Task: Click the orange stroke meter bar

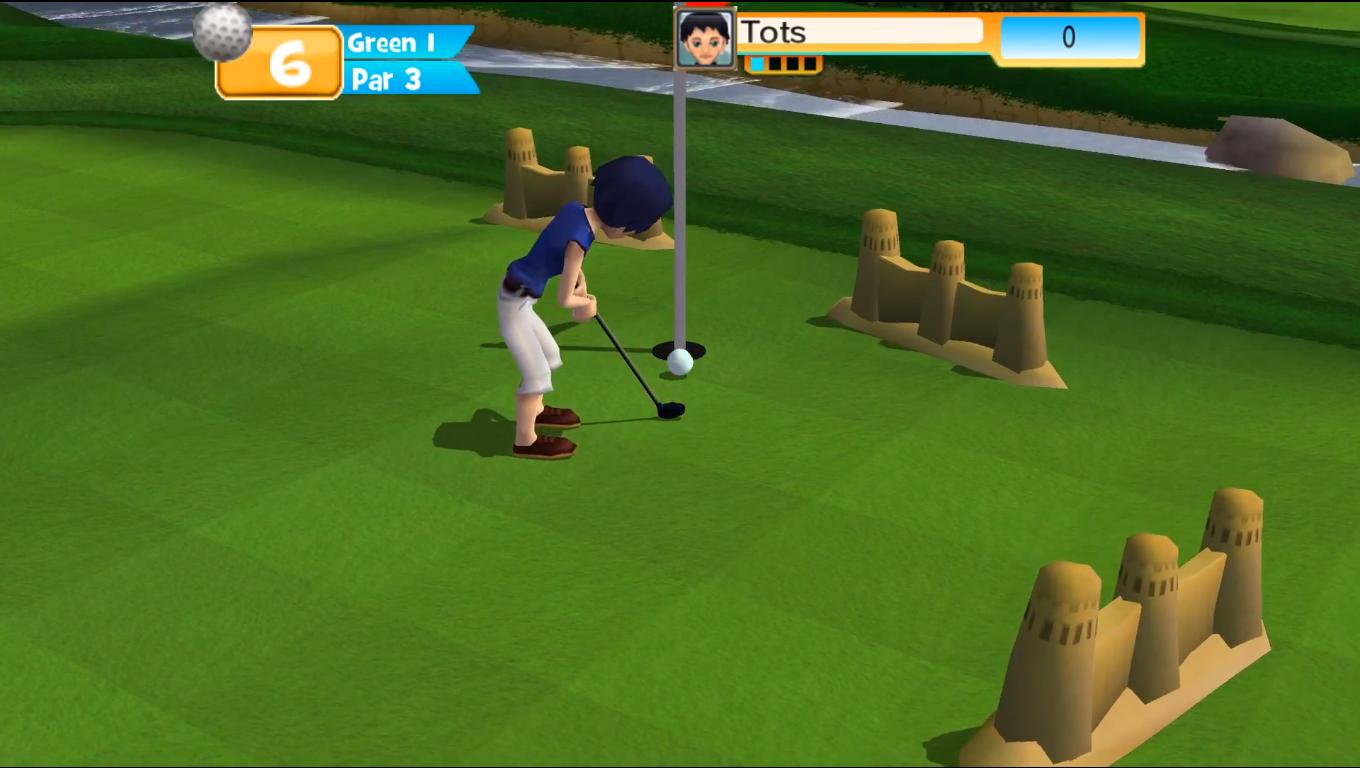Action: coord(785,62)
